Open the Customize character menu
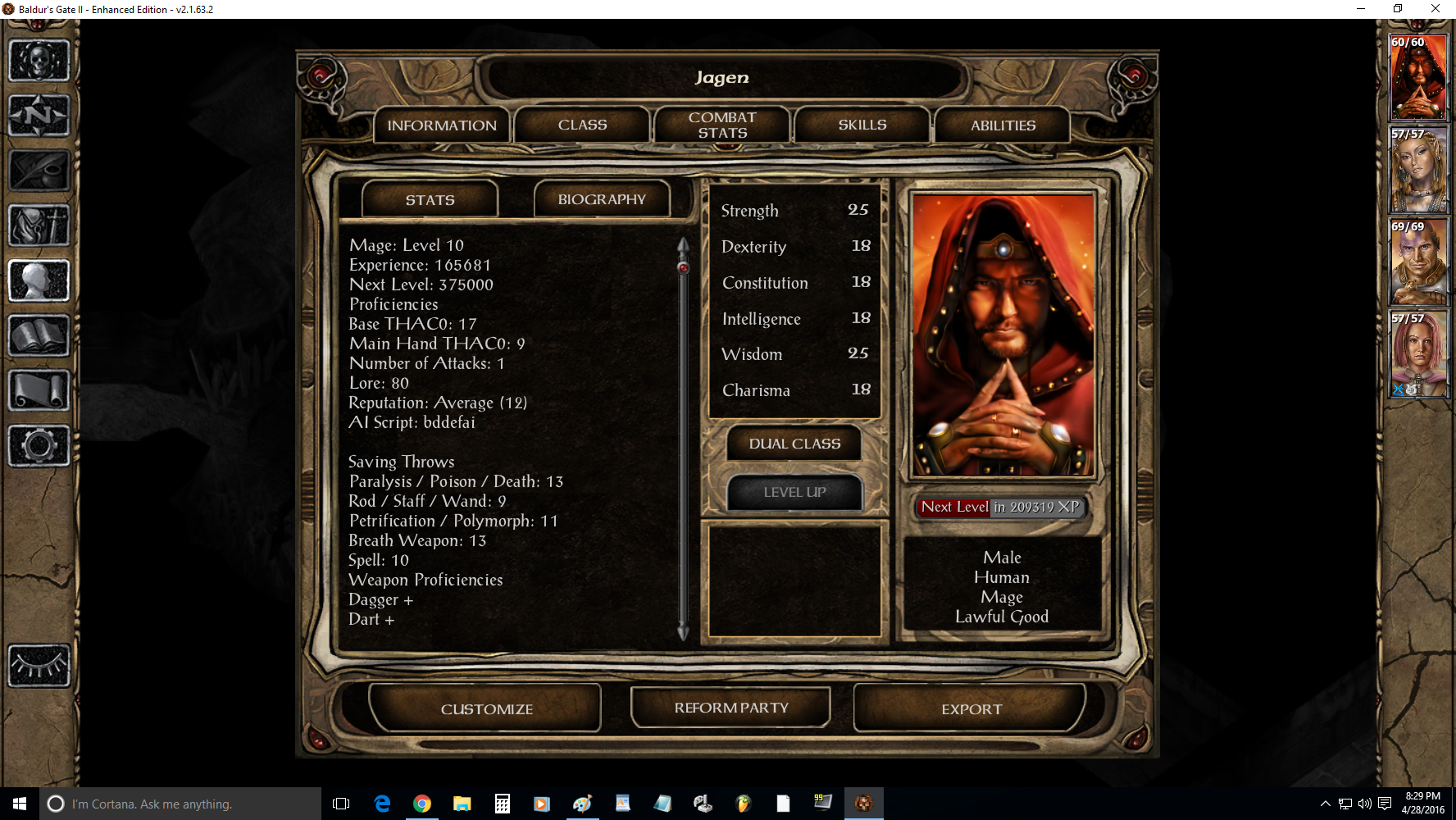Image resolution: width=1456 pixels, height=820 pixels. (x=486, y=709)
